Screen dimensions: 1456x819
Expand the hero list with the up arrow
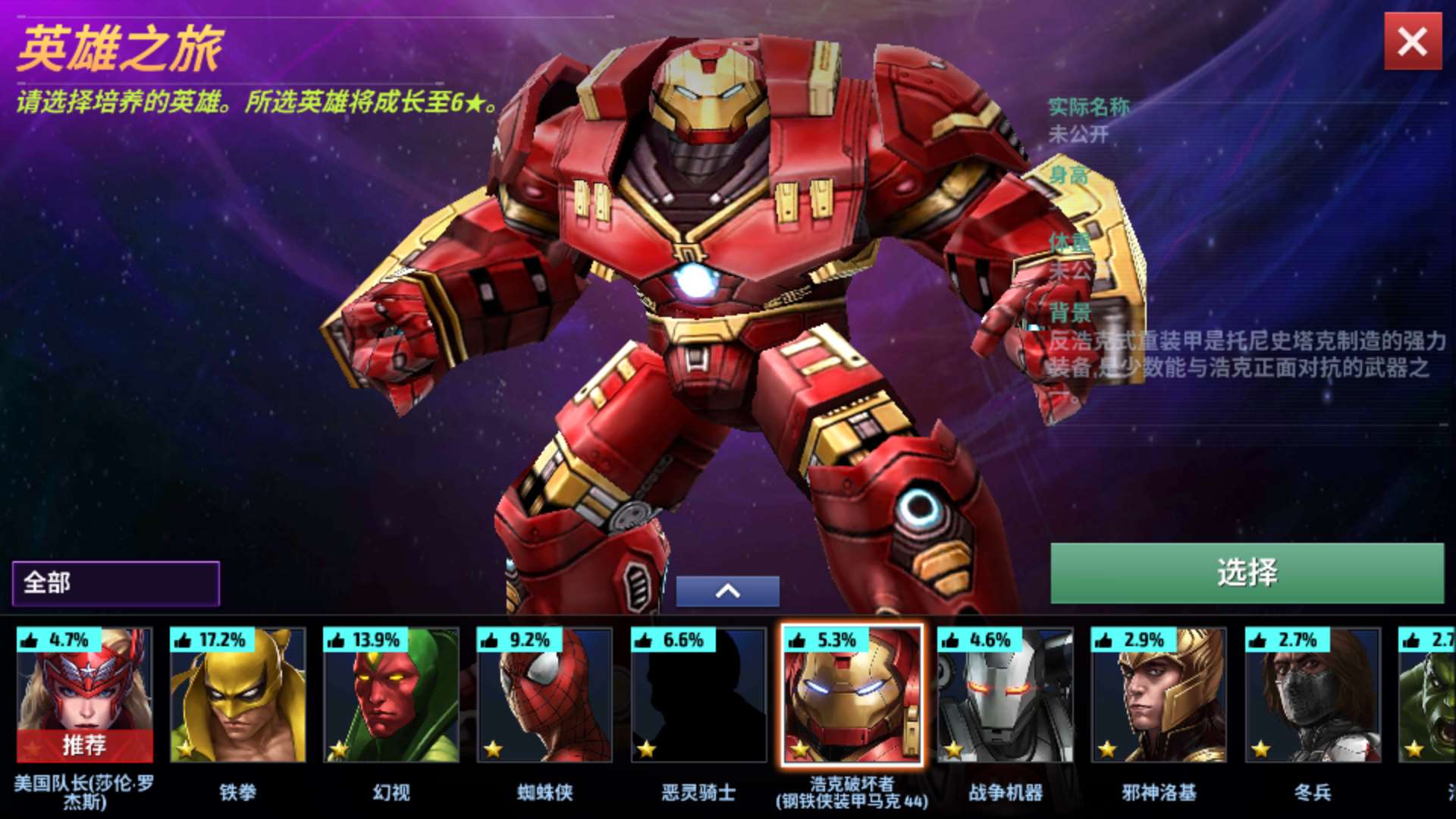(x=727, y=591)
